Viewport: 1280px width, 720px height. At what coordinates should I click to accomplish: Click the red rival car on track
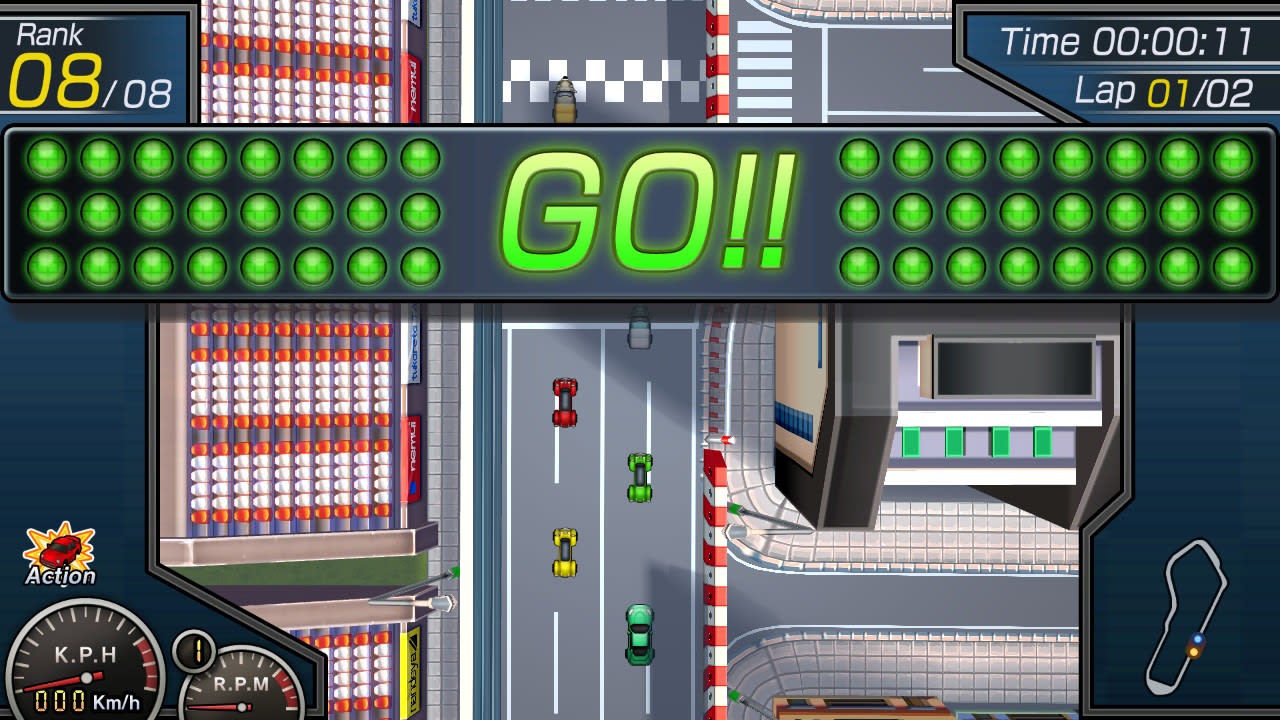[563, 402]
